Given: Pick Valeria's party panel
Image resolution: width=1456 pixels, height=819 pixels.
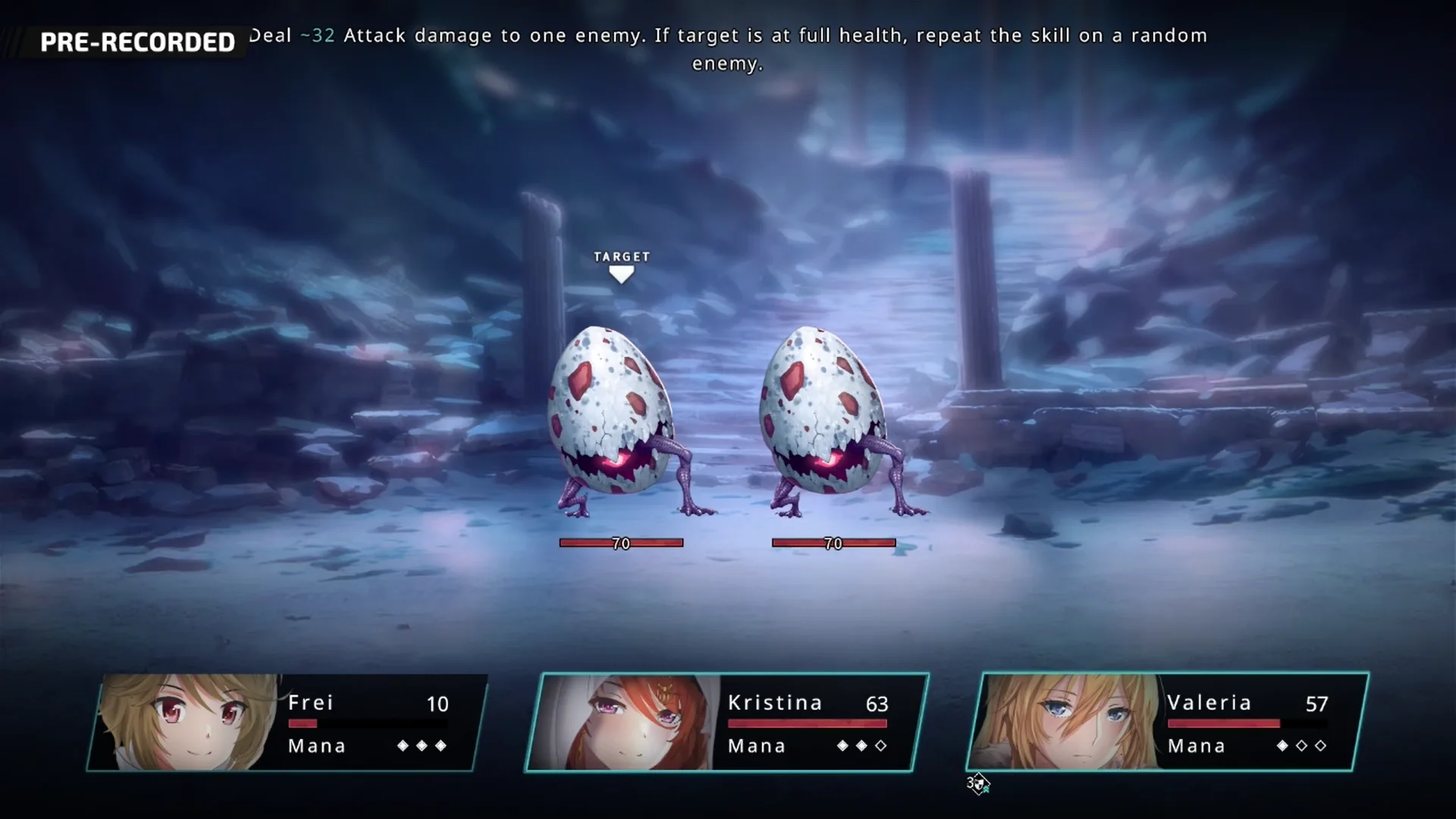Looking at the screenshot, I should point(1168,723).
